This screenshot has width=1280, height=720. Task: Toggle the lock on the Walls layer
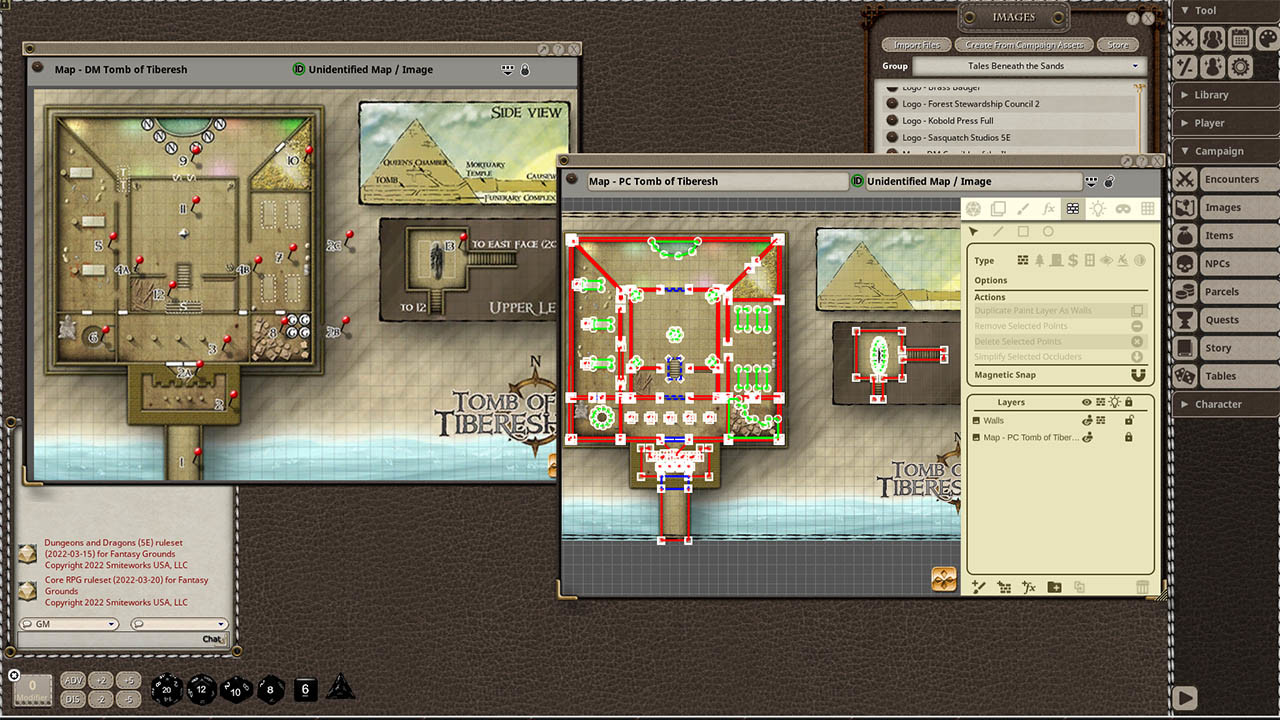click(1130, 420)
